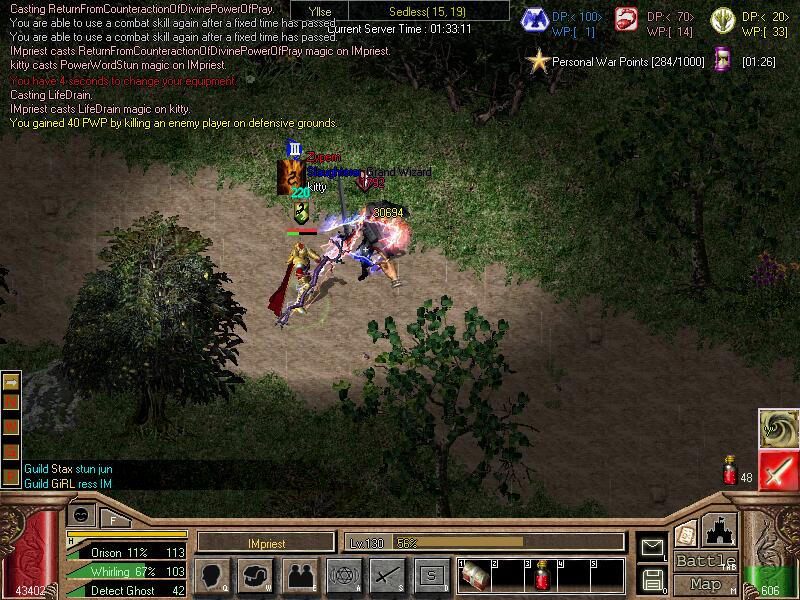Activate the red sword attack icon

[x=778, y=471]
